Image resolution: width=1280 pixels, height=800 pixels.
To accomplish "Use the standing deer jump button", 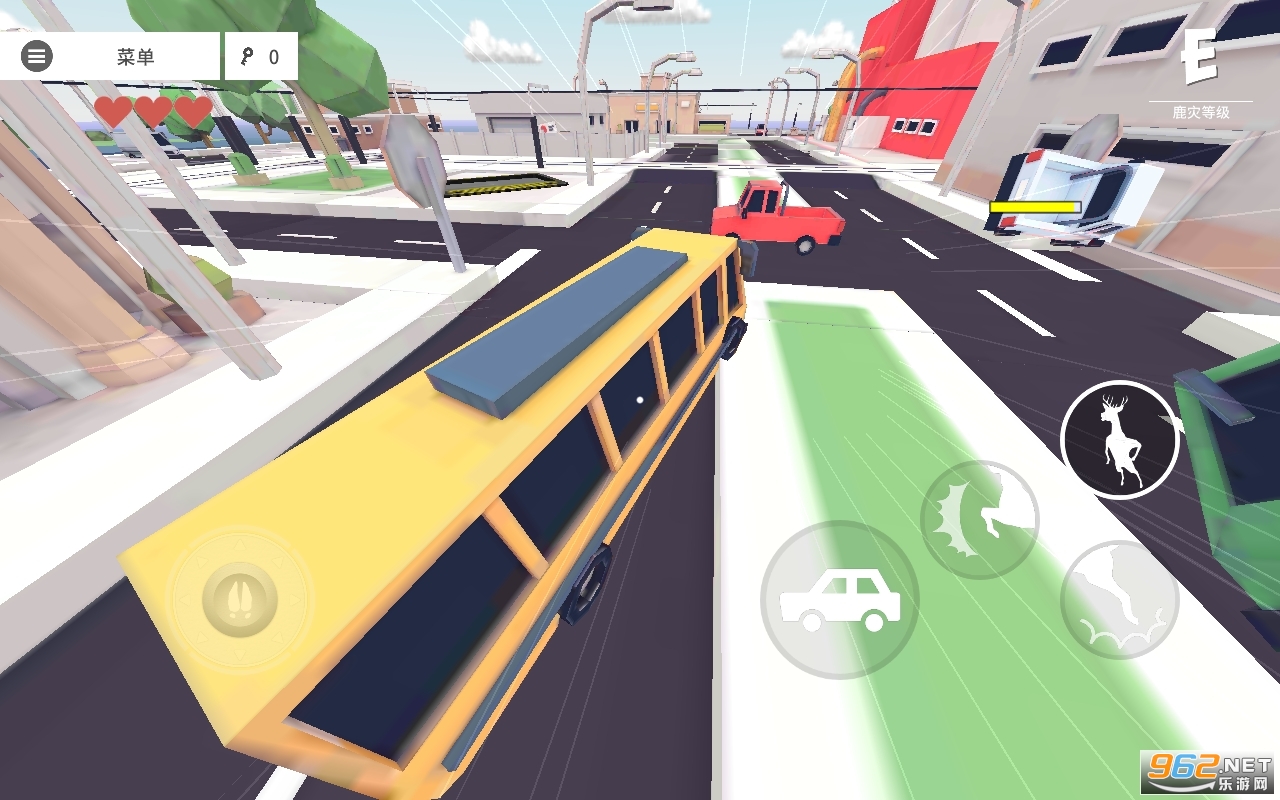I will click(1119, 439).
